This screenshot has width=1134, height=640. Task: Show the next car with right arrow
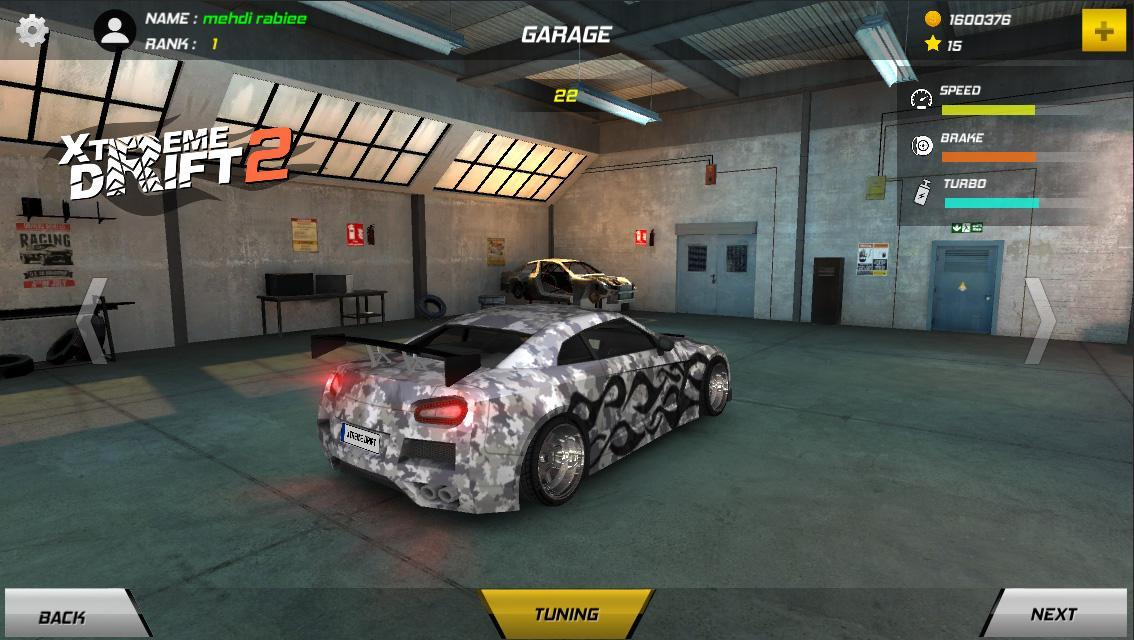(x=1040, y=320)
